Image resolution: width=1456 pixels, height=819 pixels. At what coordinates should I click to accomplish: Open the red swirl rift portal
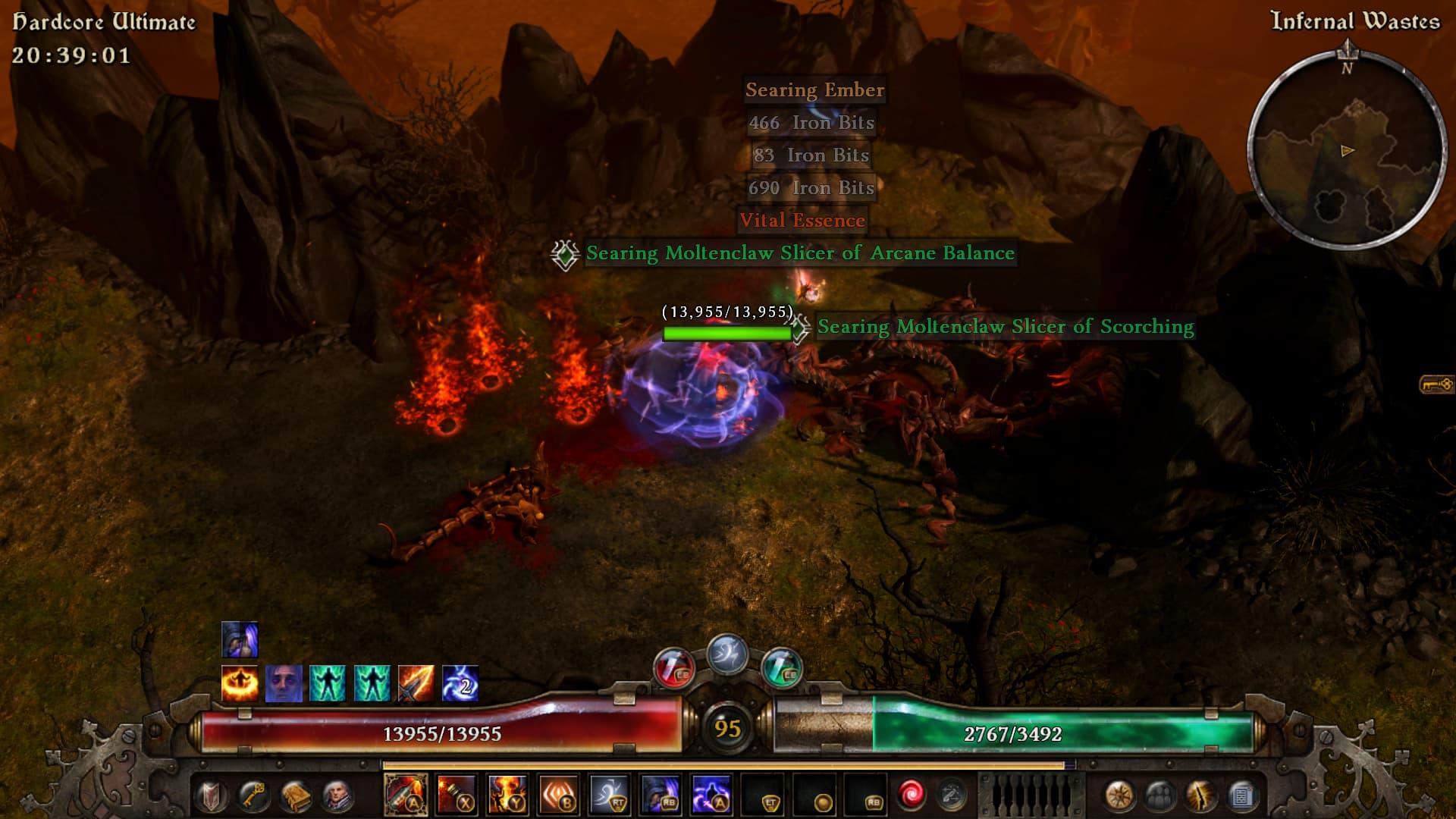tap(911, 795)
